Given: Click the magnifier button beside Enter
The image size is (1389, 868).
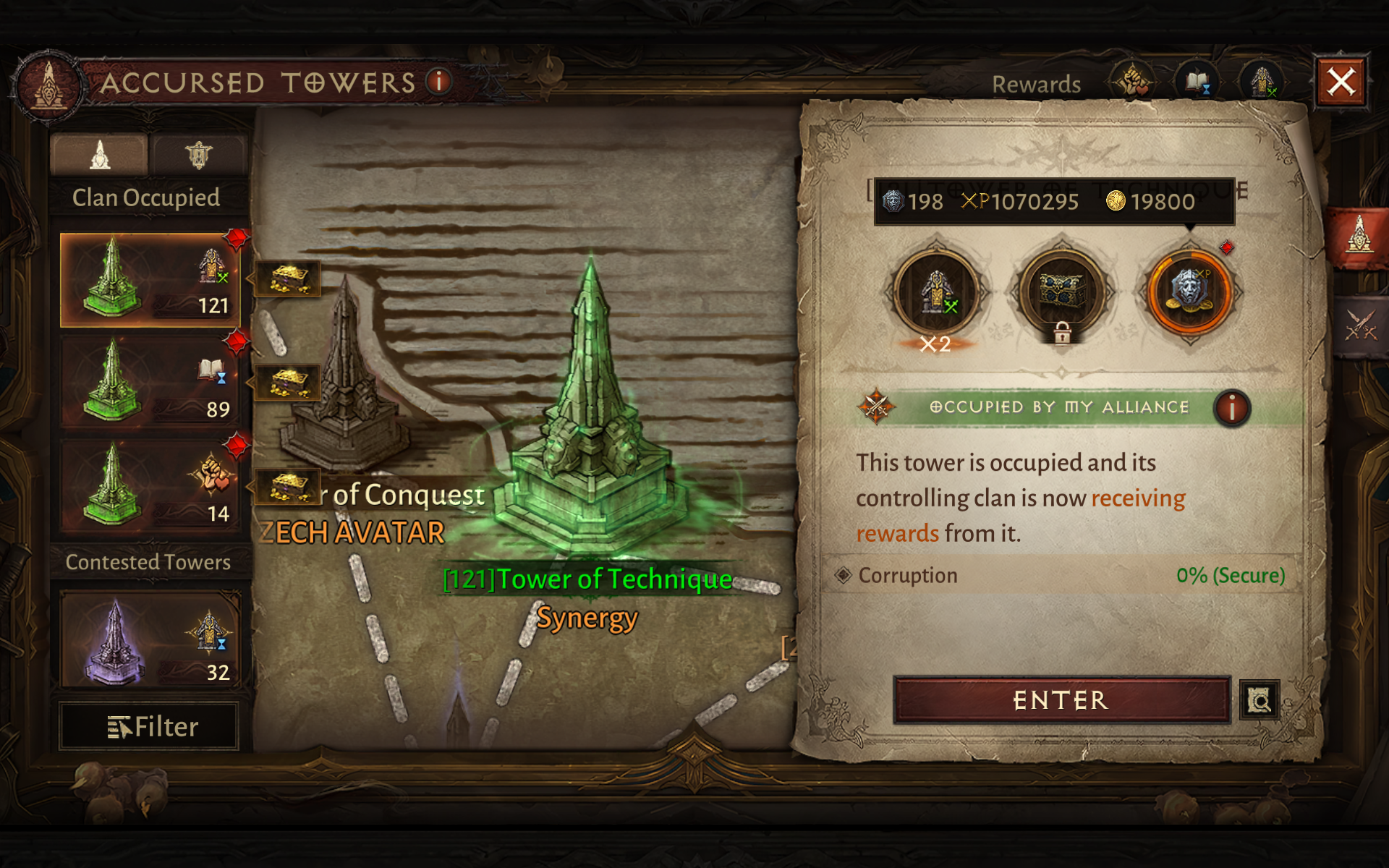Looking at the screenshot, I should [1259, 700].
